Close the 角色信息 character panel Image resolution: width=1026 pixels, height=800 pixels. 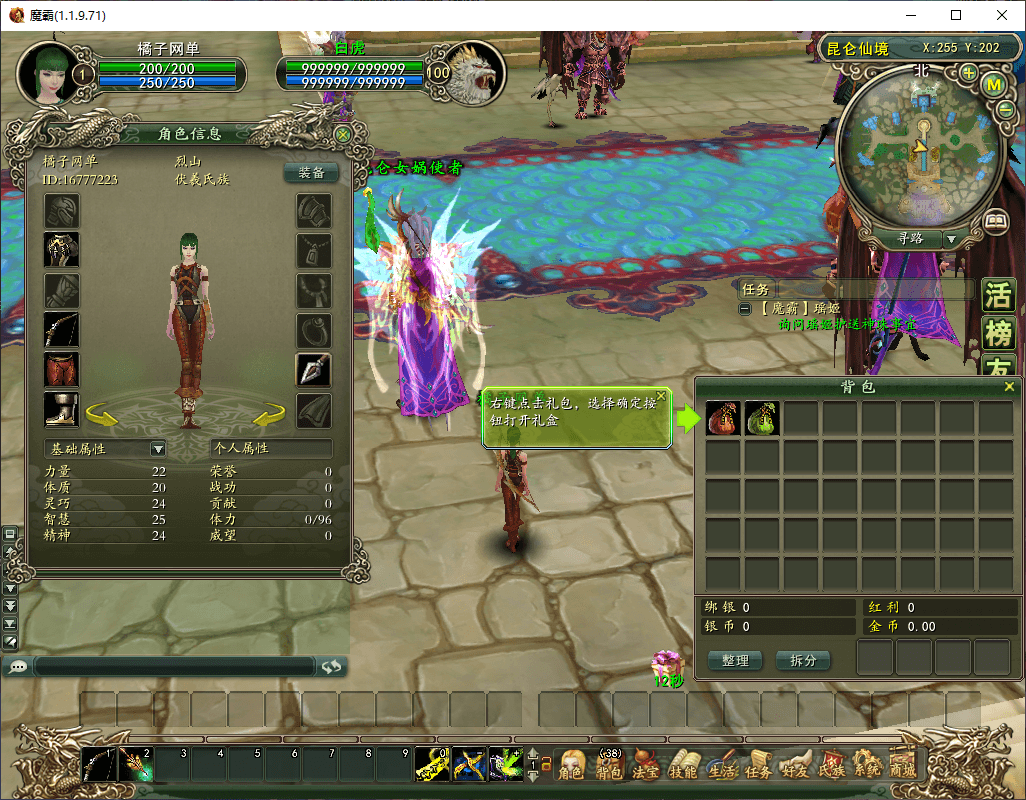click(x=343, y=134)
